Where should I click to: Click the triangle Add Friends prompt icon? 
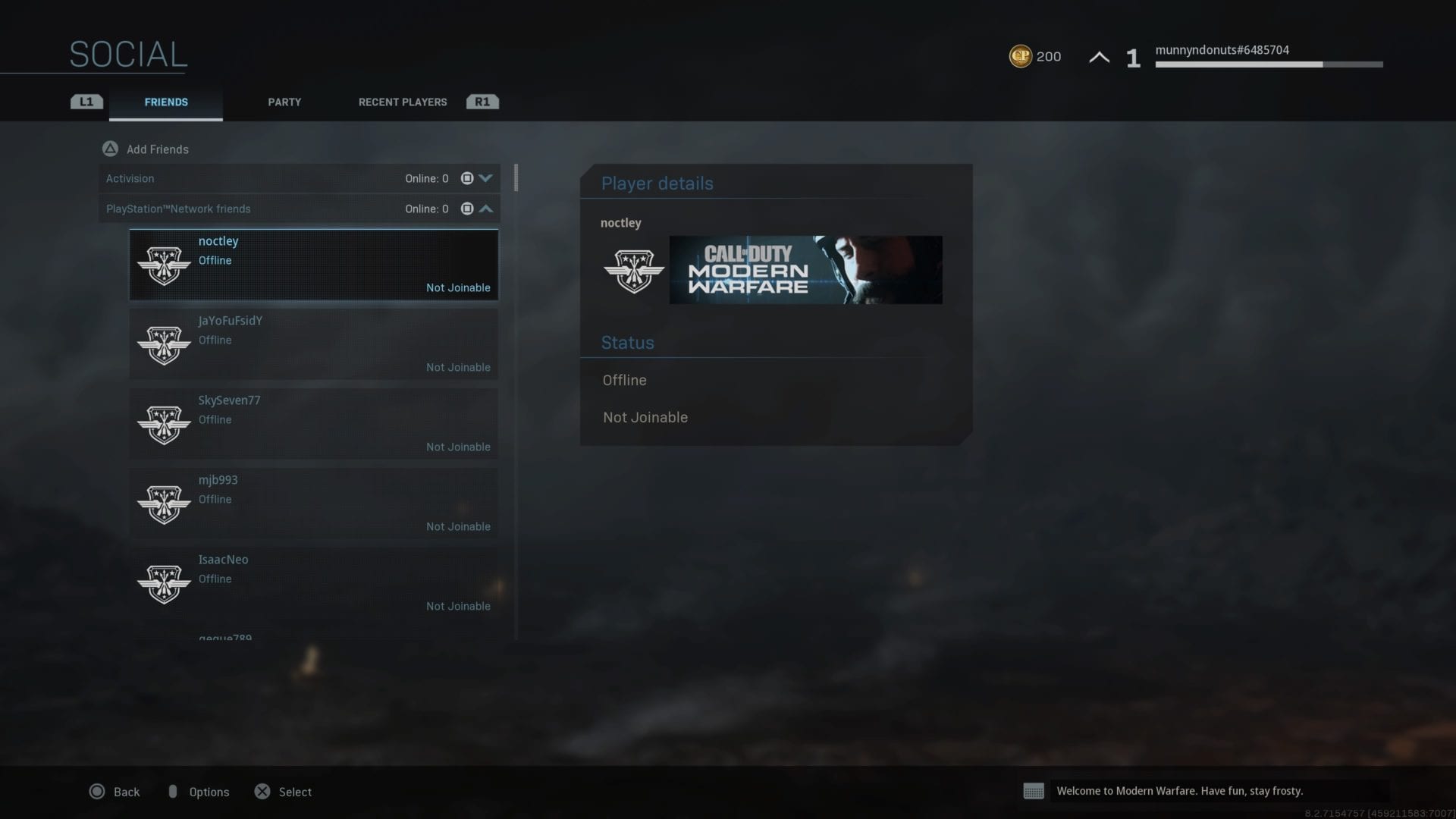(x=110, y=149)
